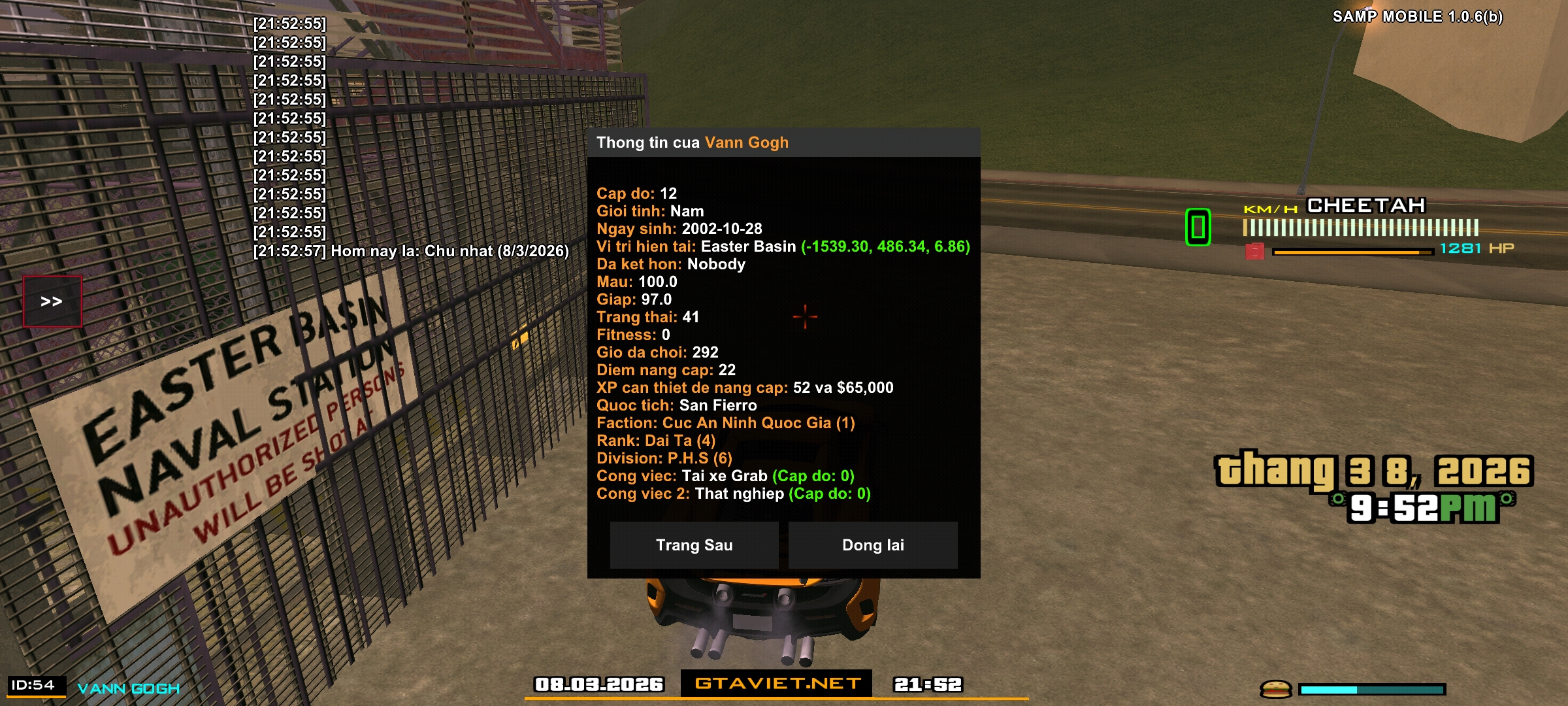Close the info dialog with Dong lai
Viewport: 1568px width, 706px height.
(873, 545)
